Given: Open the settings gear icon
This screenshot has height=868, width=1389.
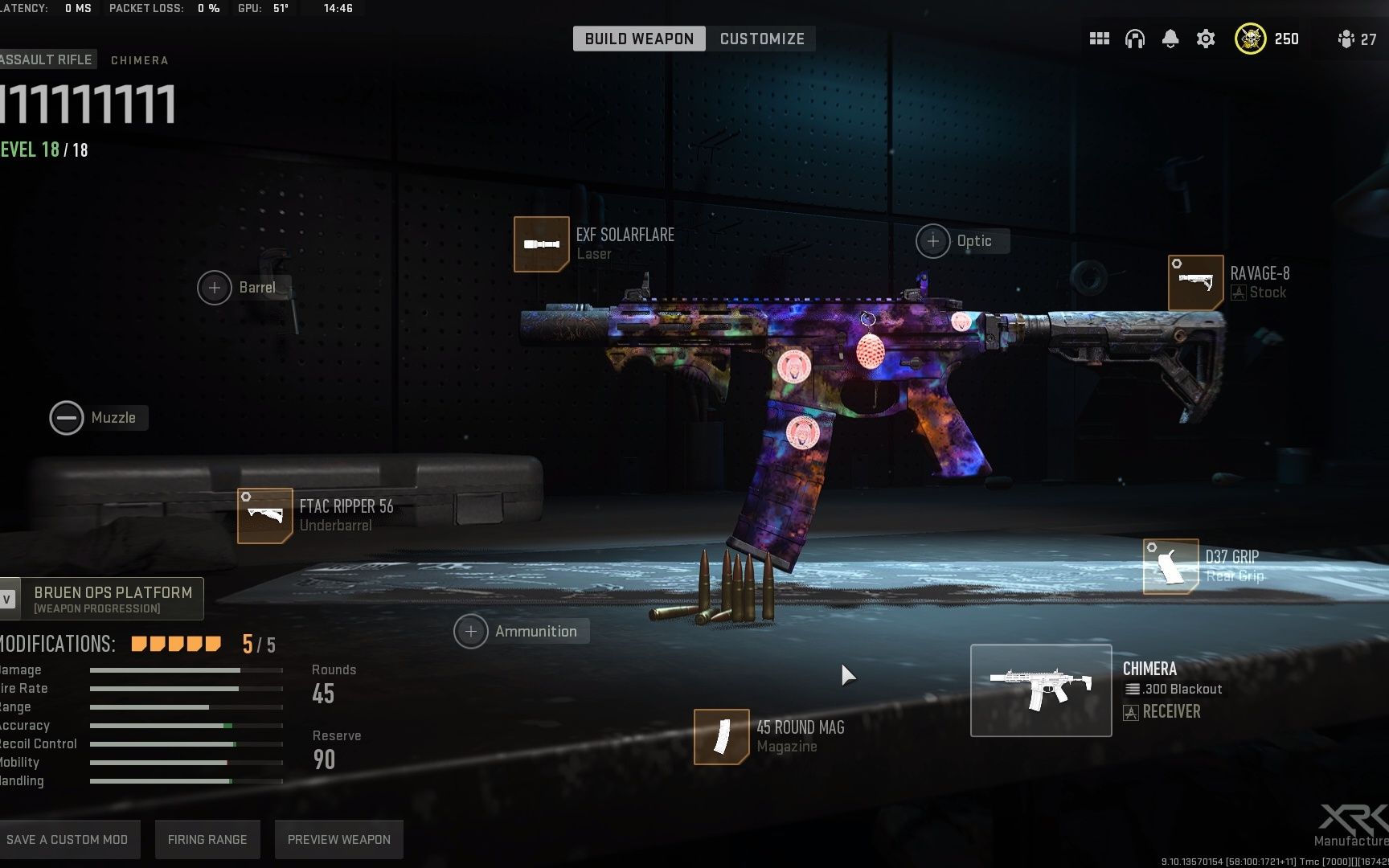Looking at the screenshot, I should tap(1206, 39).
